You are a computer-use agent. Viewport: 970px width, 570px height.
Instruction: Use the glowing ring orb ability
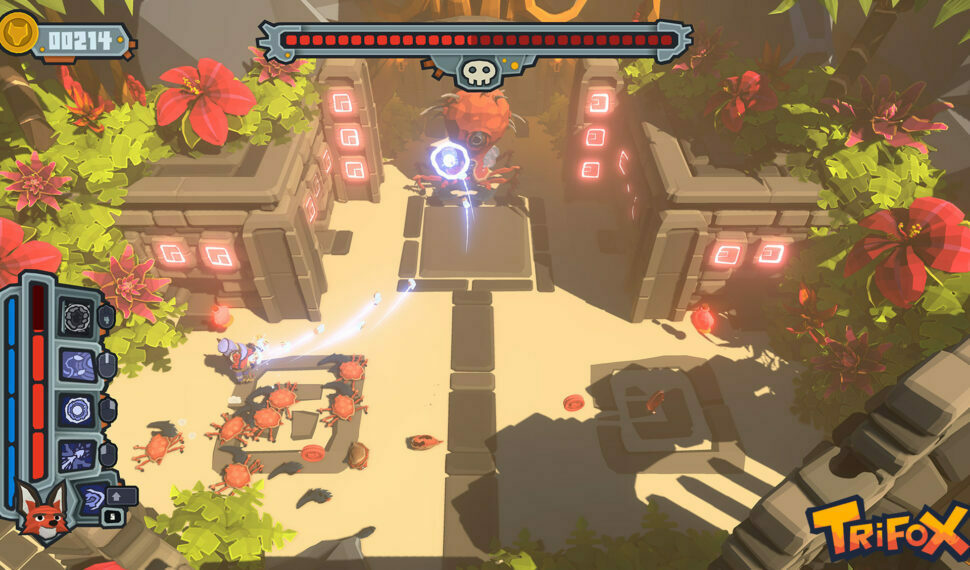coord(76,410)
